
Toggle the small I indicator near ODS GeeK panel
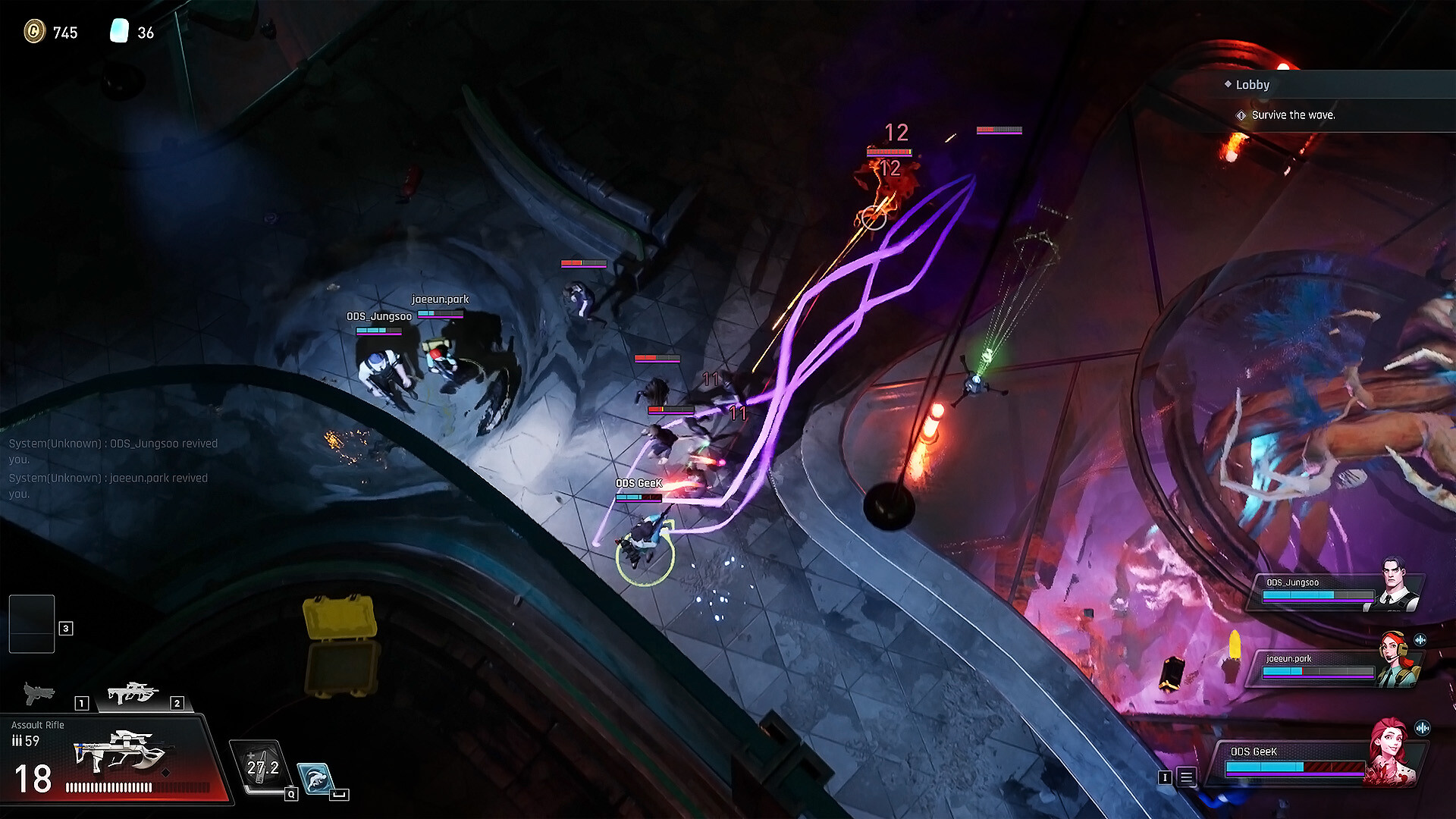pos(1166,778)
